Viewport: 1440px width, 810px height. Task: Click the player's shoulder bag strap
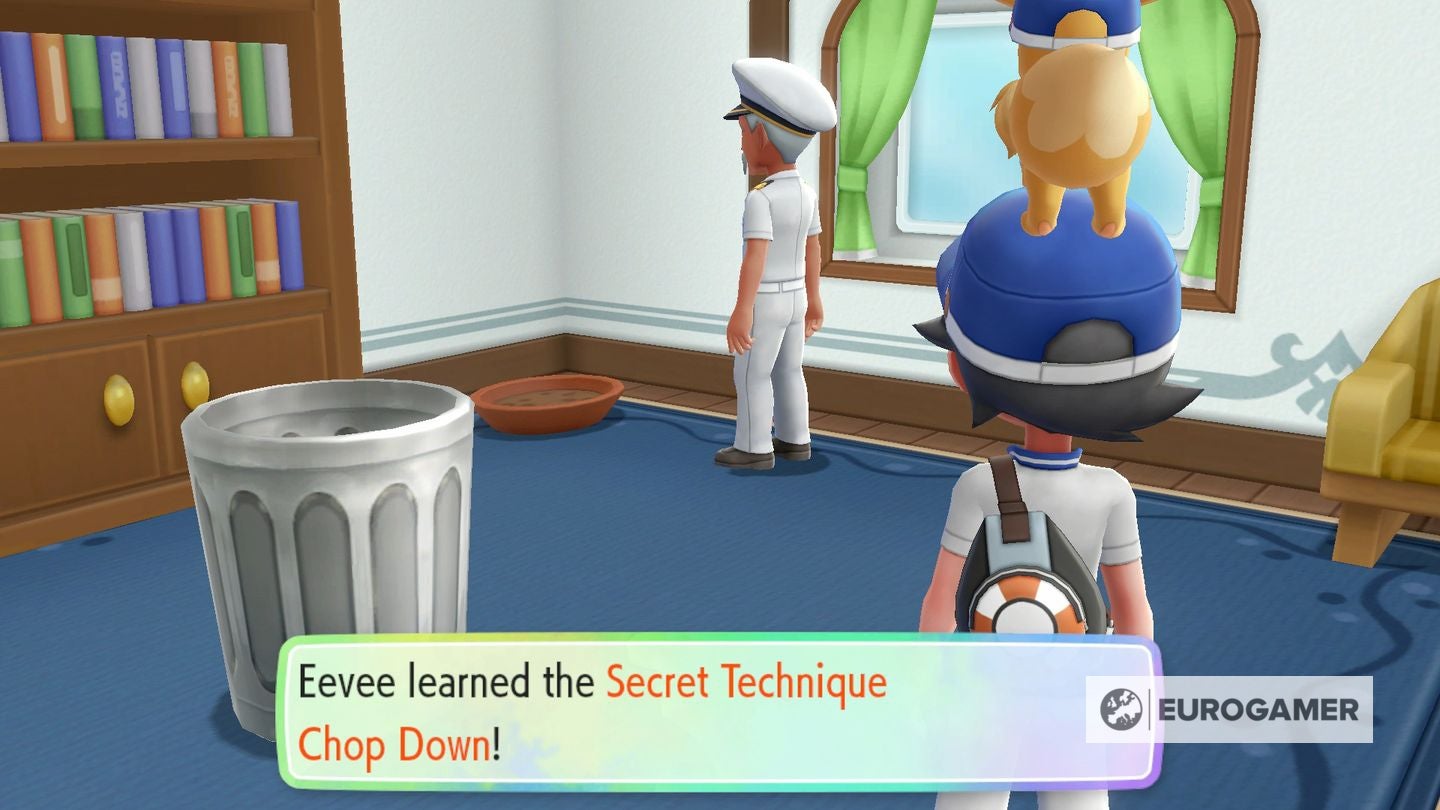pos(1010,500)
